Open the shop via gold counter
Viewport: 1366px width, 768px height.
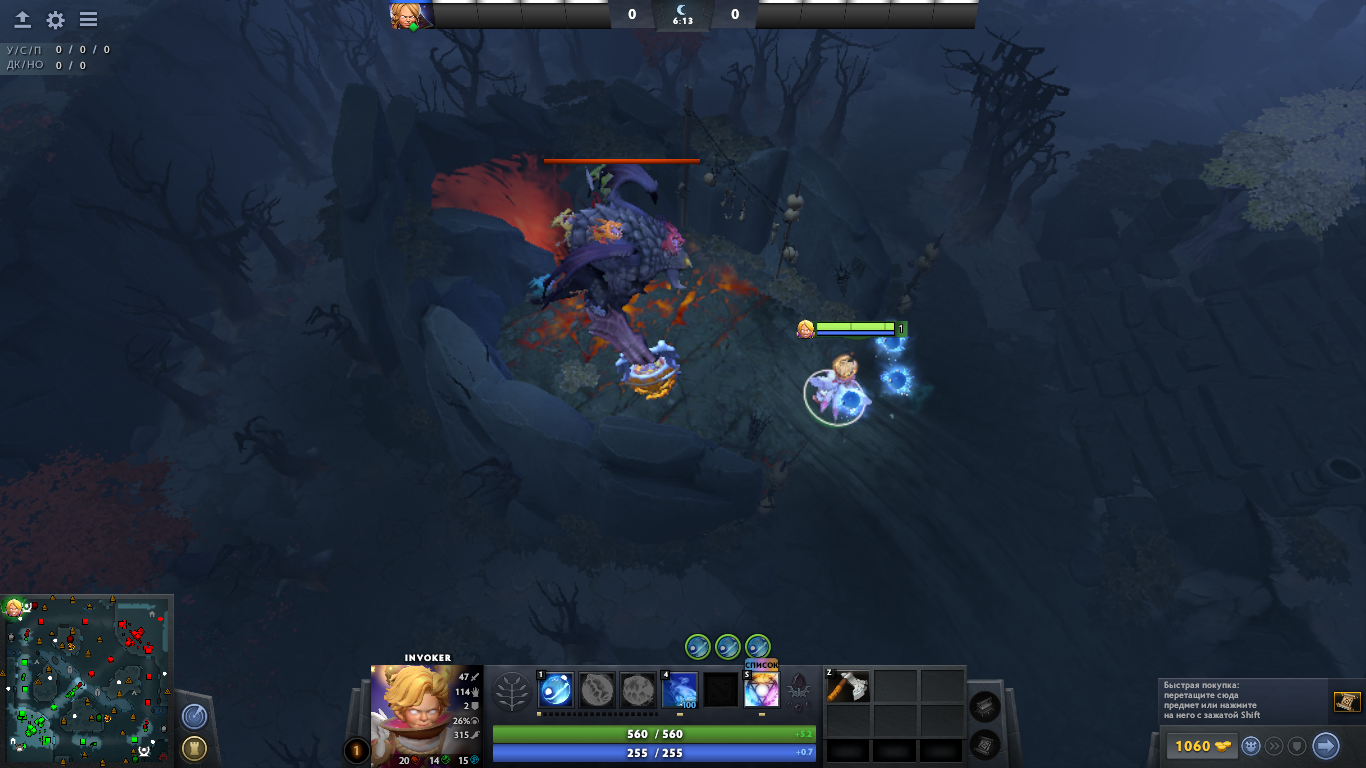tap(1198, 746)
